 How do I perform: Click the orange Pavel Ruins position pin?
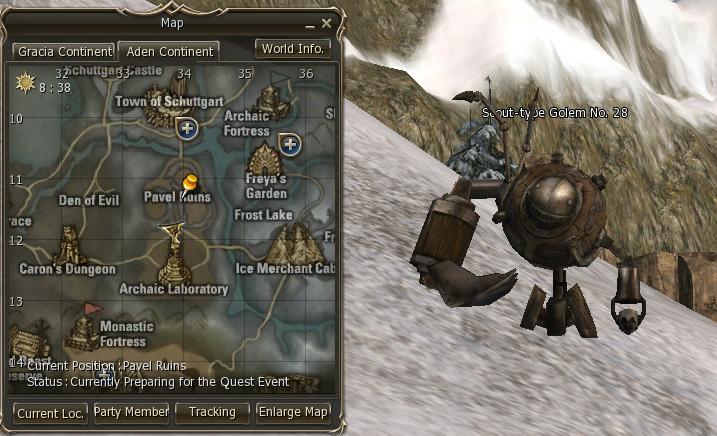pyautogui.click(x=190, y=181)
